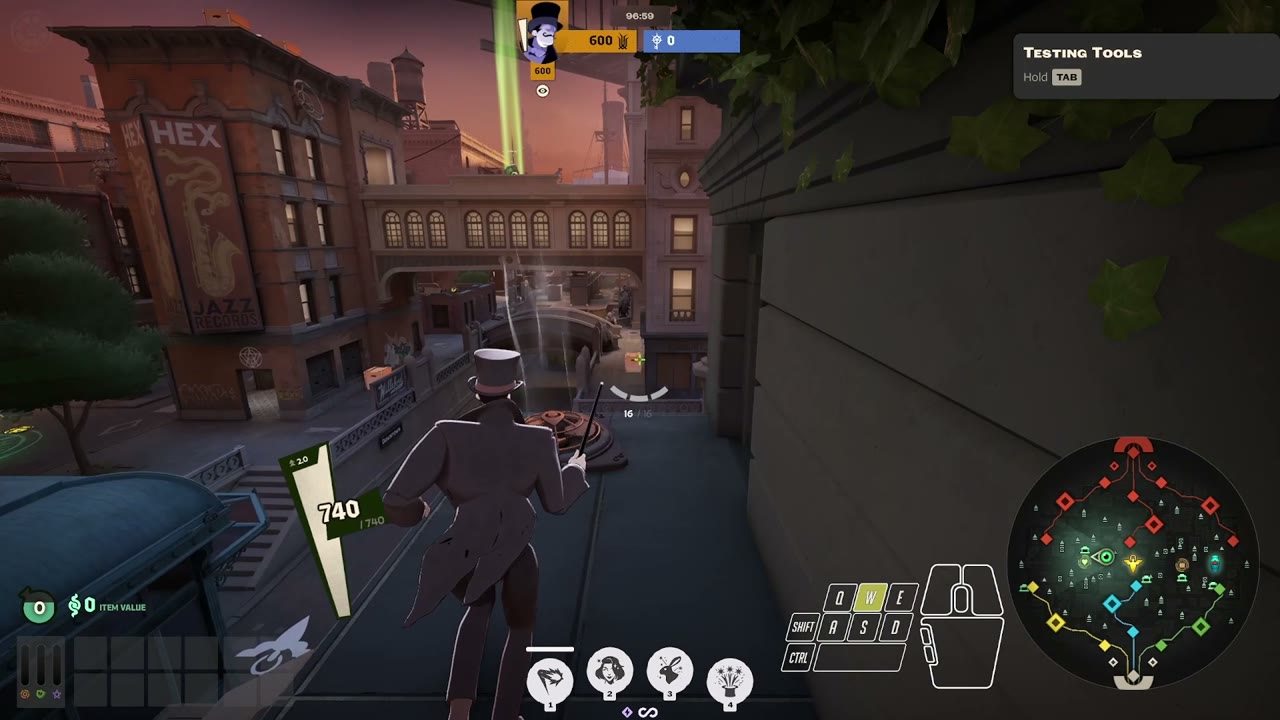
Task: Expand the Testing Tools panel
Action: coord(1083,52)
